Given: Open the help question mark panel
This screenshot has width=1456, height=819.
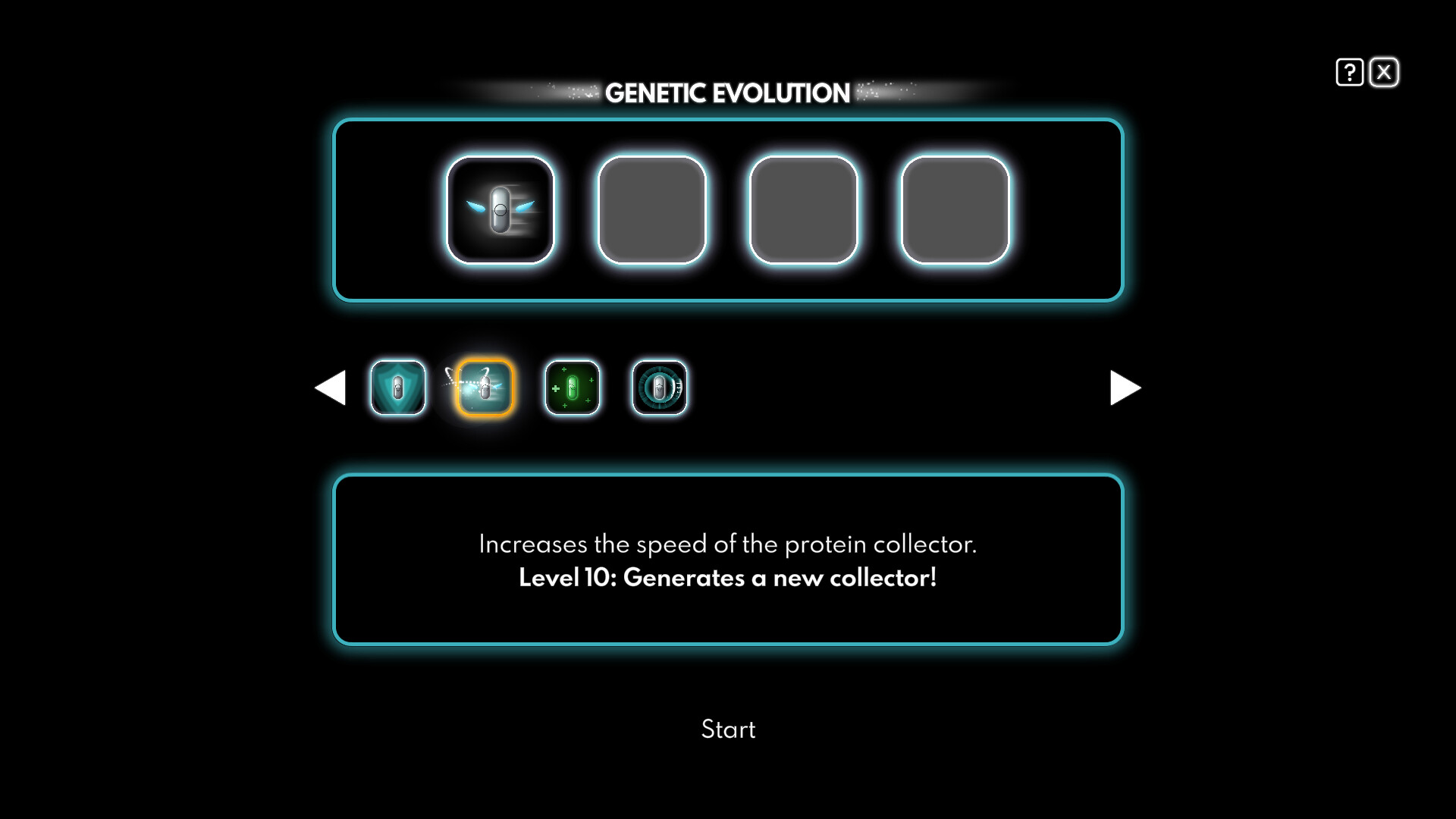Looking at the screenshot, I should point(1348,71).
